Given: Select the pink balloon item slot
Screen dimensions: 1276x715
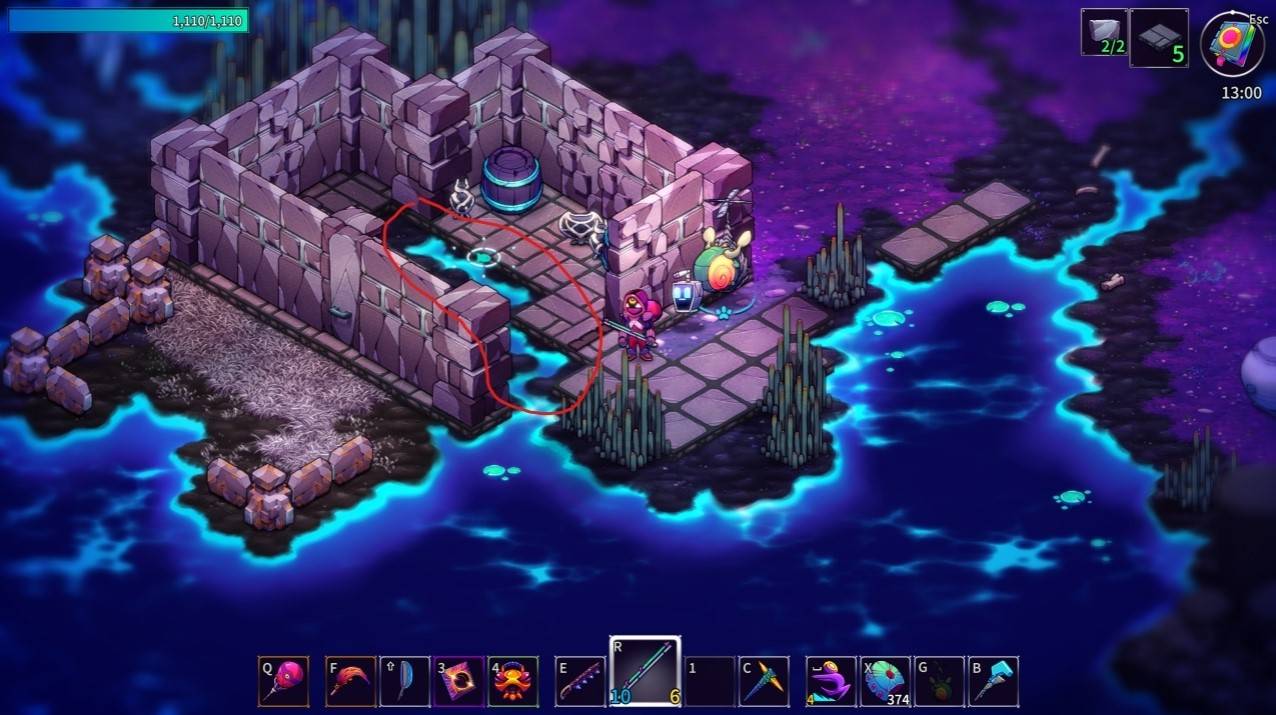Looking at the screenshot, I should point(283,681).
